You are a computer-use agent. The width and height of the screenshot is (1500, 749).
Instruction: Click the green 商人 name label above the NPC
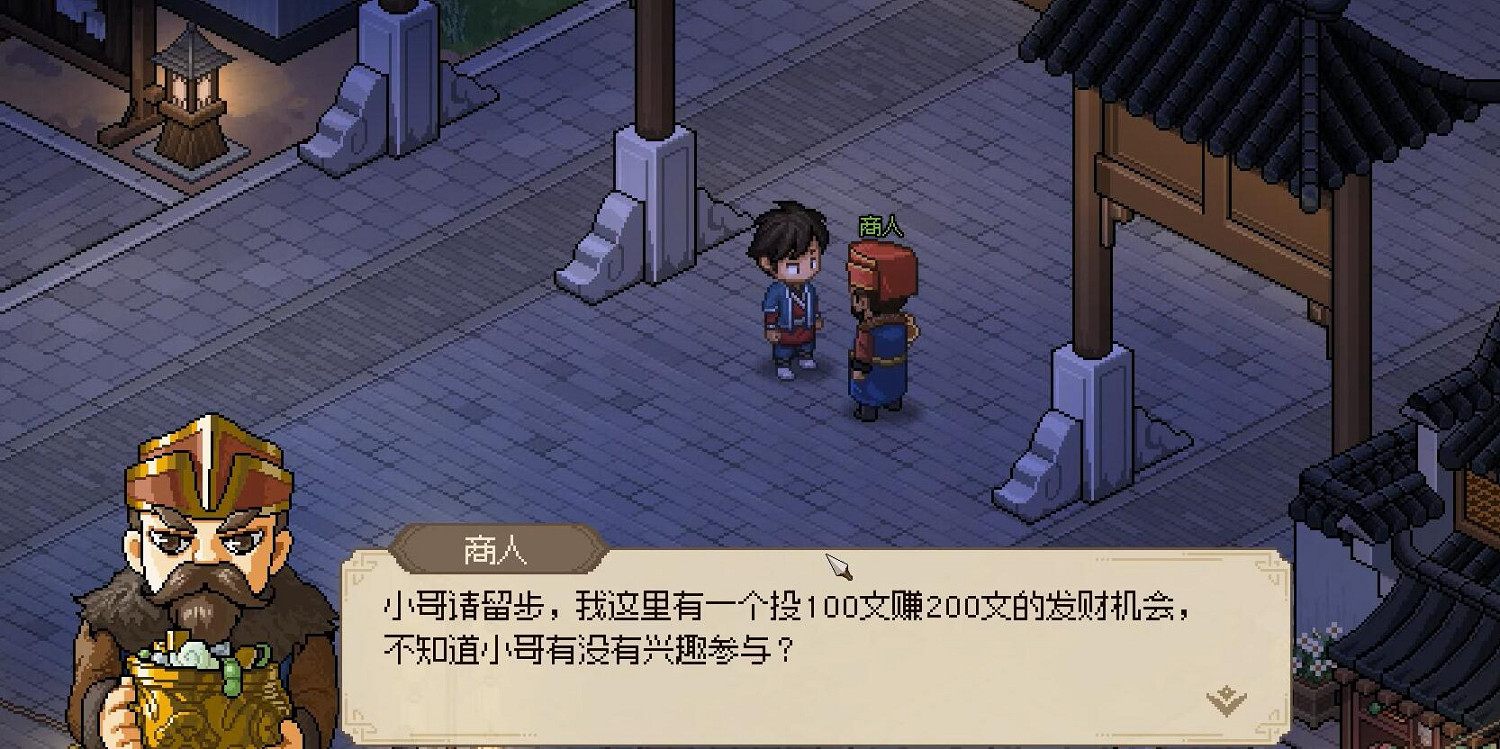(882, 228)
